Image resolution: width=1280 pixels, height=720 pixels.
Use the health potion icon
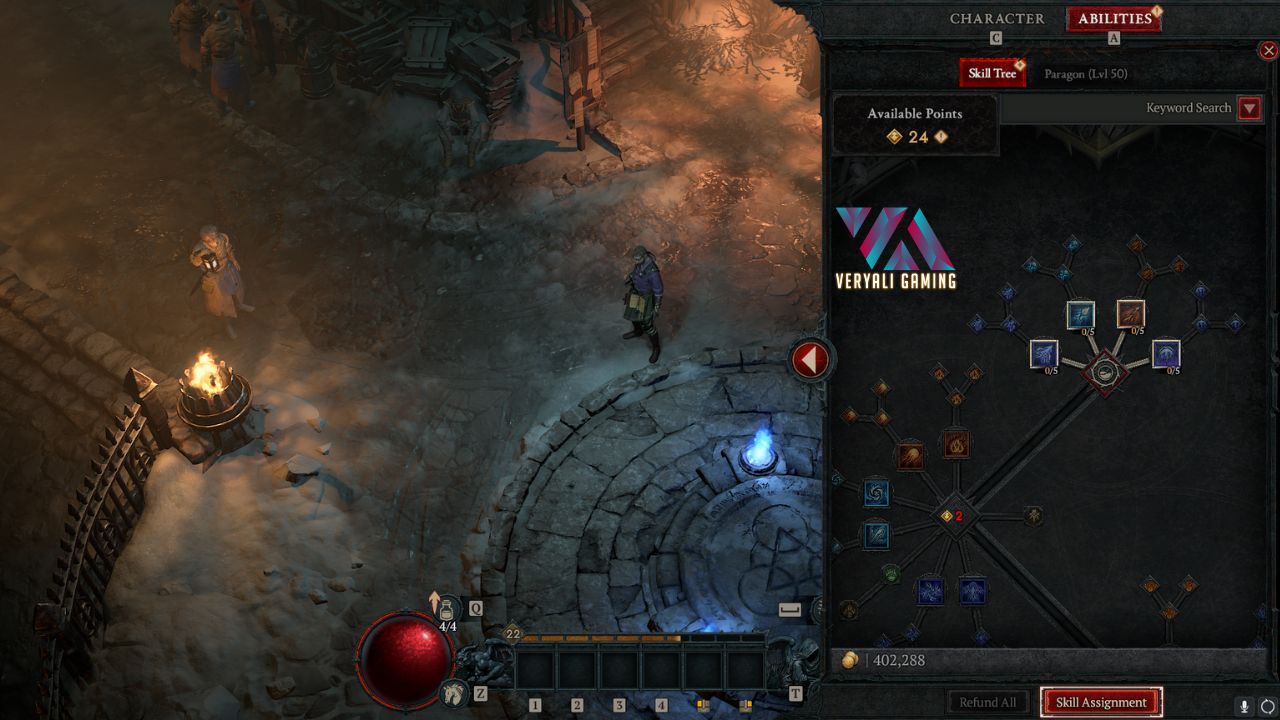tap(447, 609)
